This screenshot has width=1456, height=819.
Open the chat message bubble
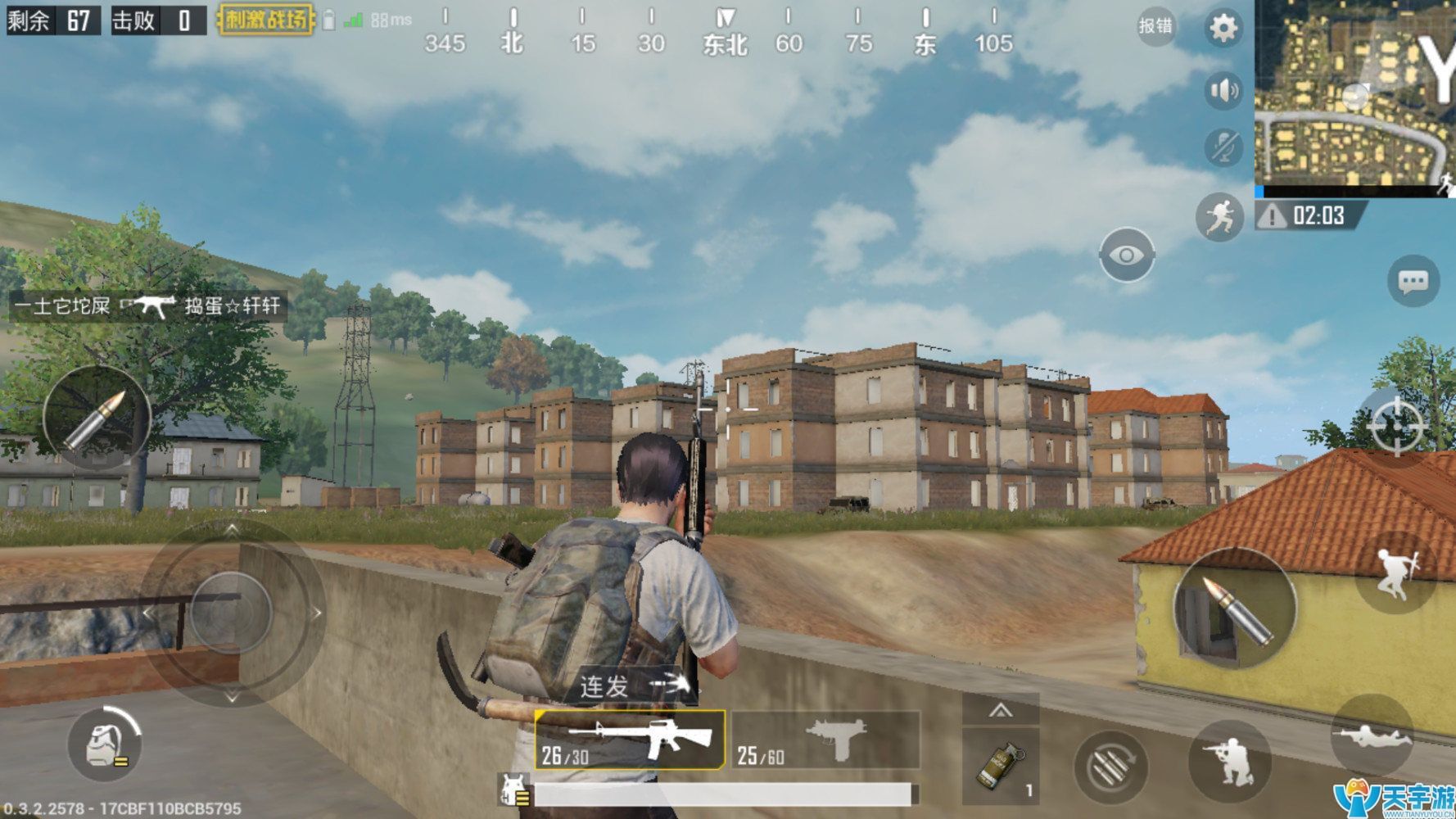point(1413,283)
